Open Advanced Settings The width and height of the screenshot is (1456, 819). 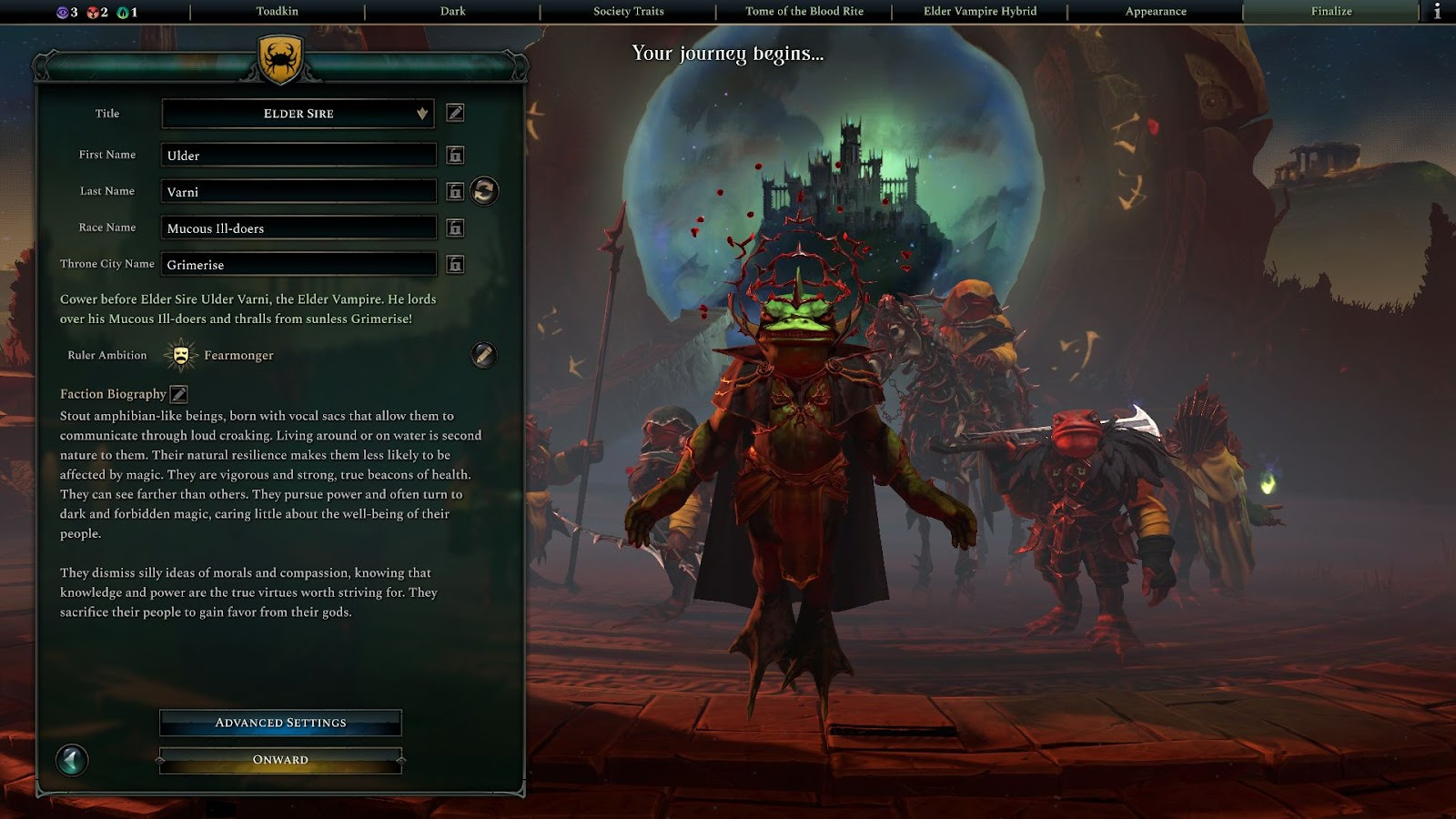[280, 723]
